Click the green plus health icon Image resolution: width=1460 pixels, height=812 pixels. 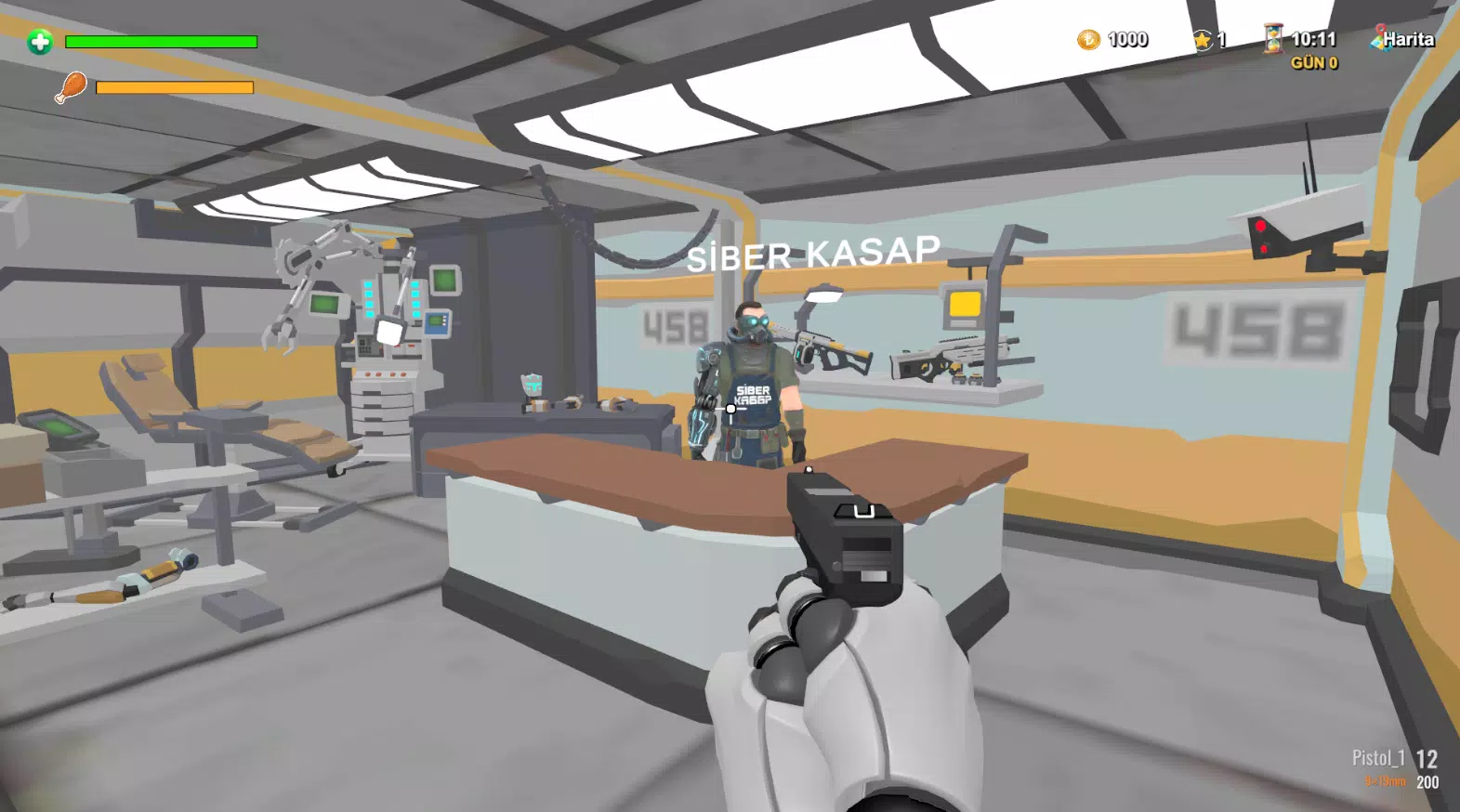click(x=38, y=42)
